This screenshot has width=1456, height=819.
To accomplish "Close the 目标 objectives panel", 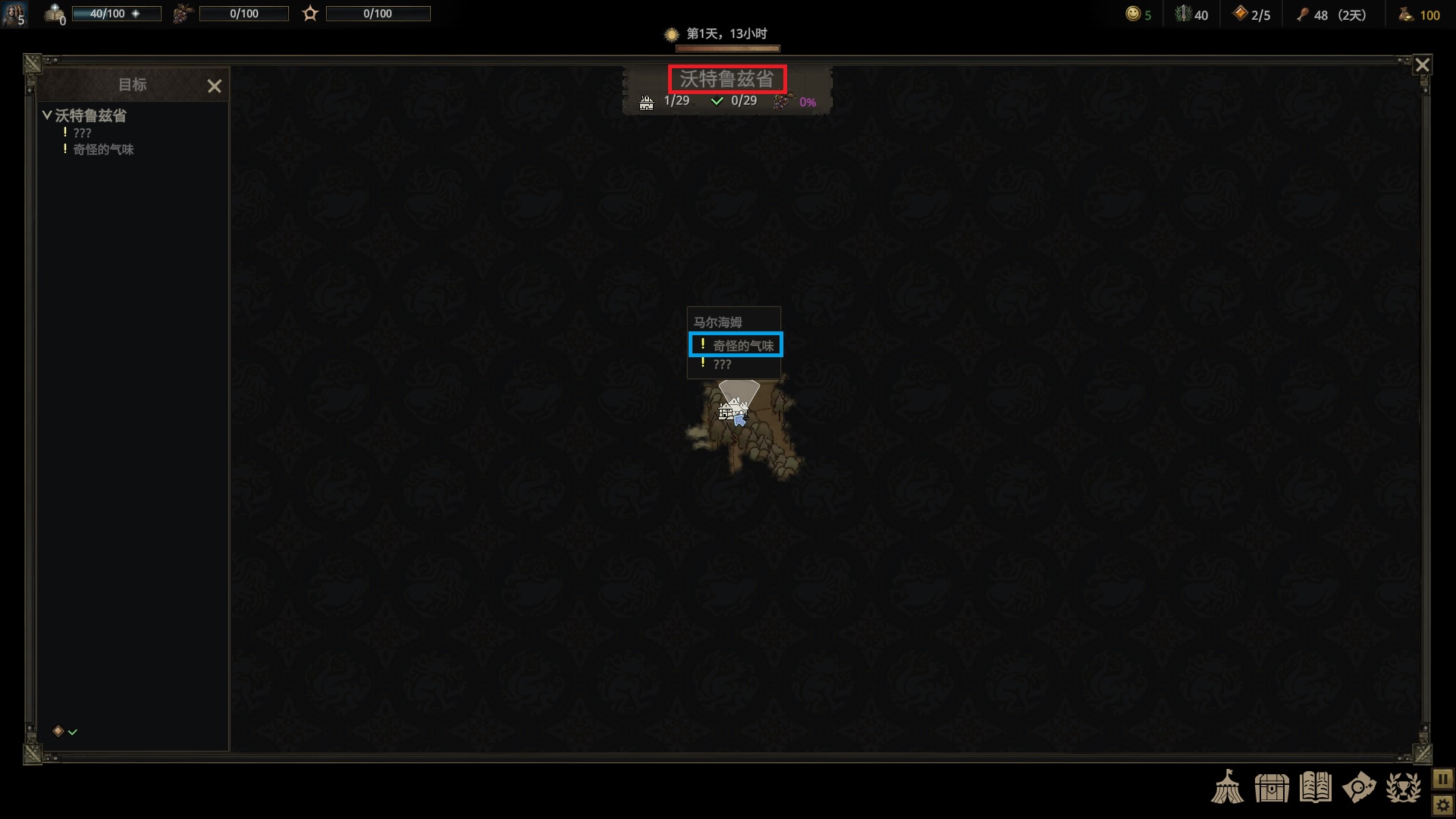I will tap(215, 86).
